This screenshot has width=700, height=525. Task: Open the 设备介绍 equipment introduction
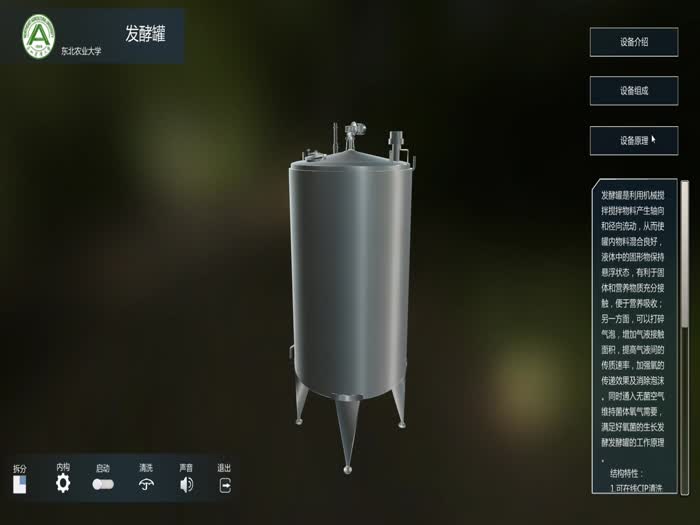click(x=633, y=42)
